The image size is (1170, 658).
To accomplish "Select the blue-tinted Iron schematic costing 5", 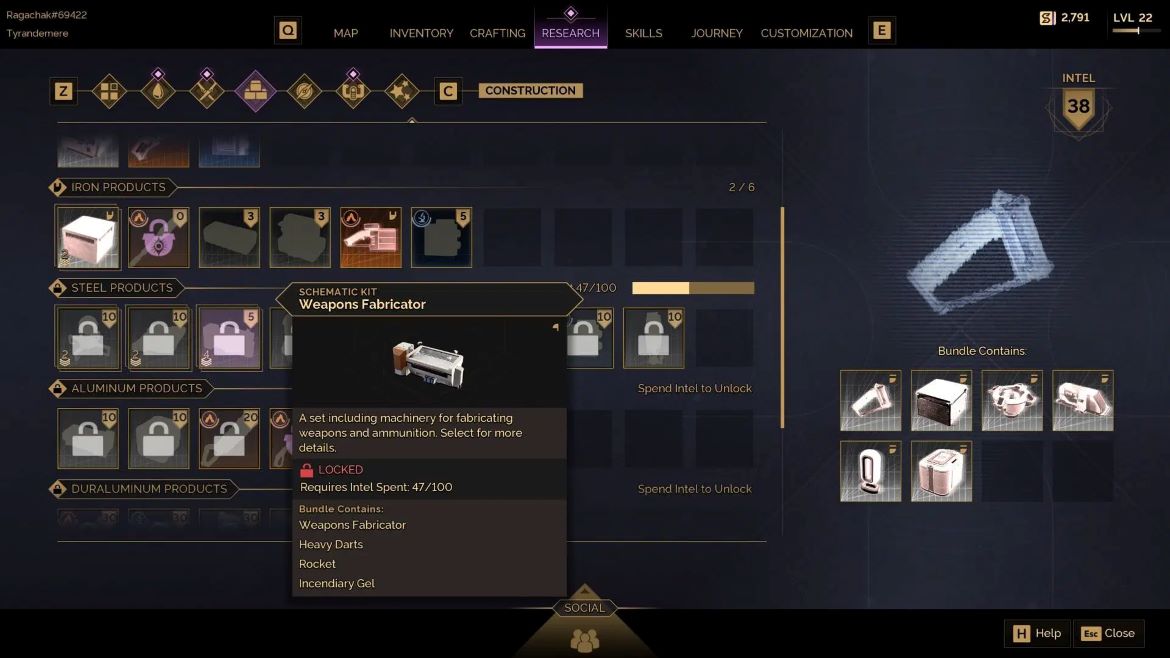I will click(x=441, y=238).
